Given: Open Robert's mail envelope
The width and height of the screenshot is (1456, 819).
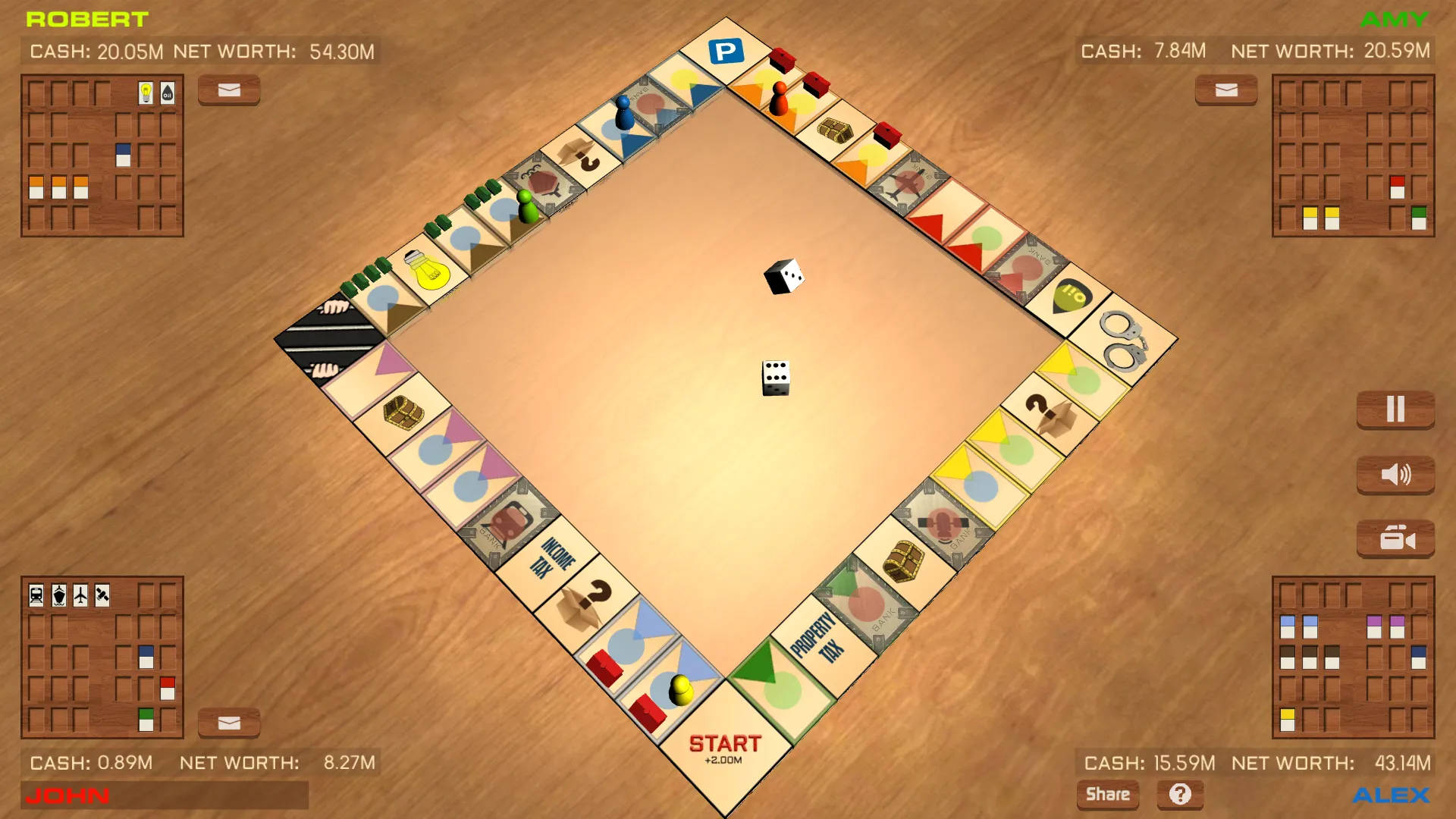Looking at the screenshot, I should coord(228,90).
